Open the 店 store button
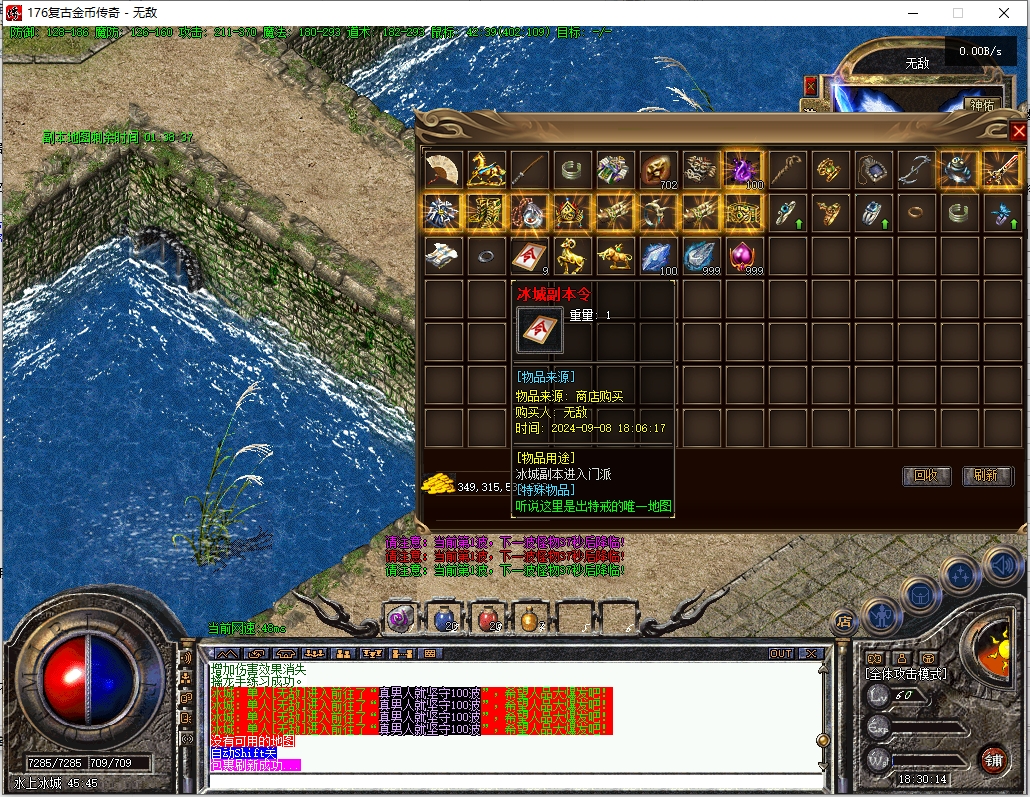This screenshot has height=797, width=1030. (x=843, y=620)
